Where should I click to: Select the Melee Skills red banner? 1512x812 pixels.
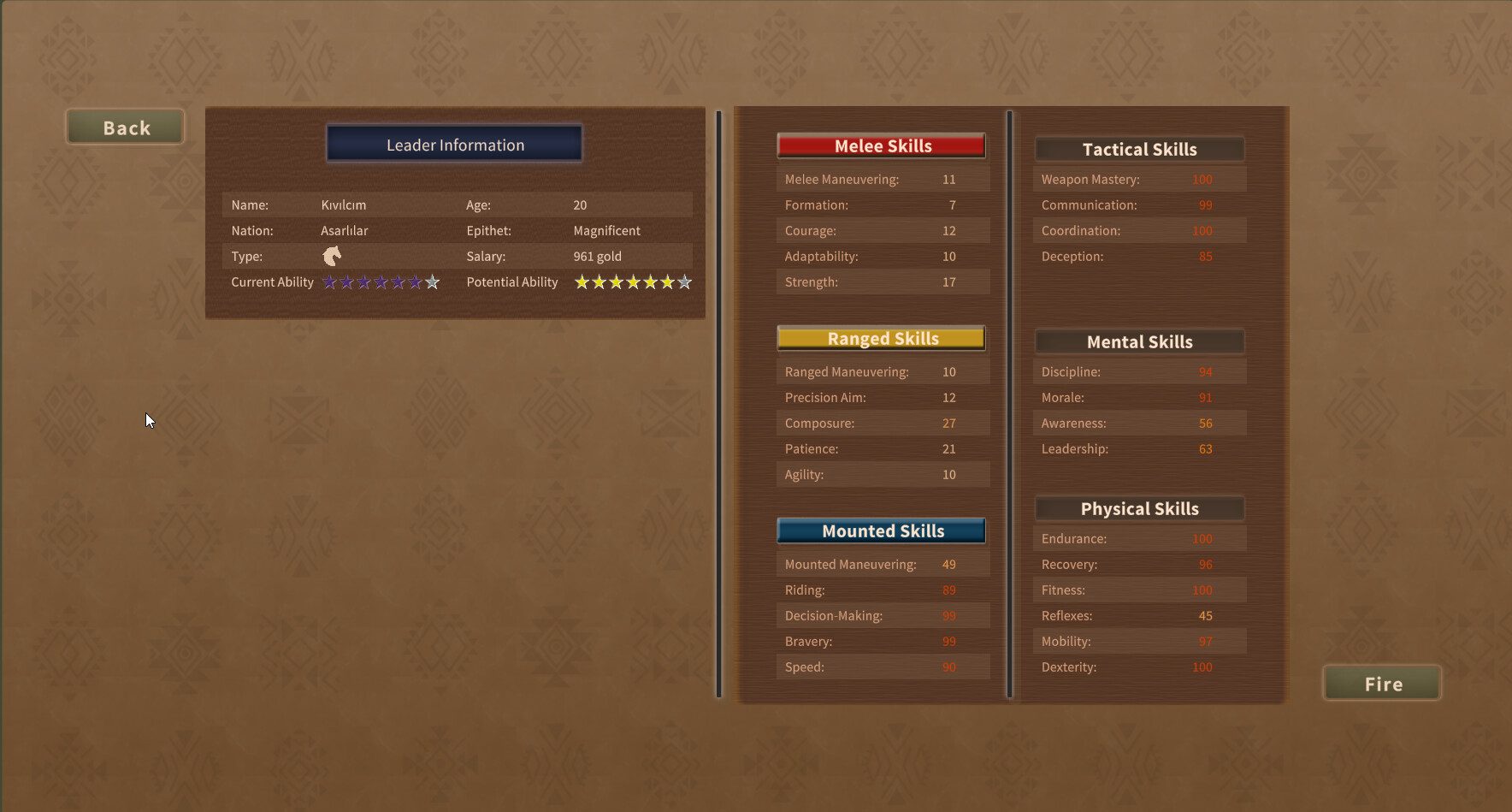pos(882,145)
